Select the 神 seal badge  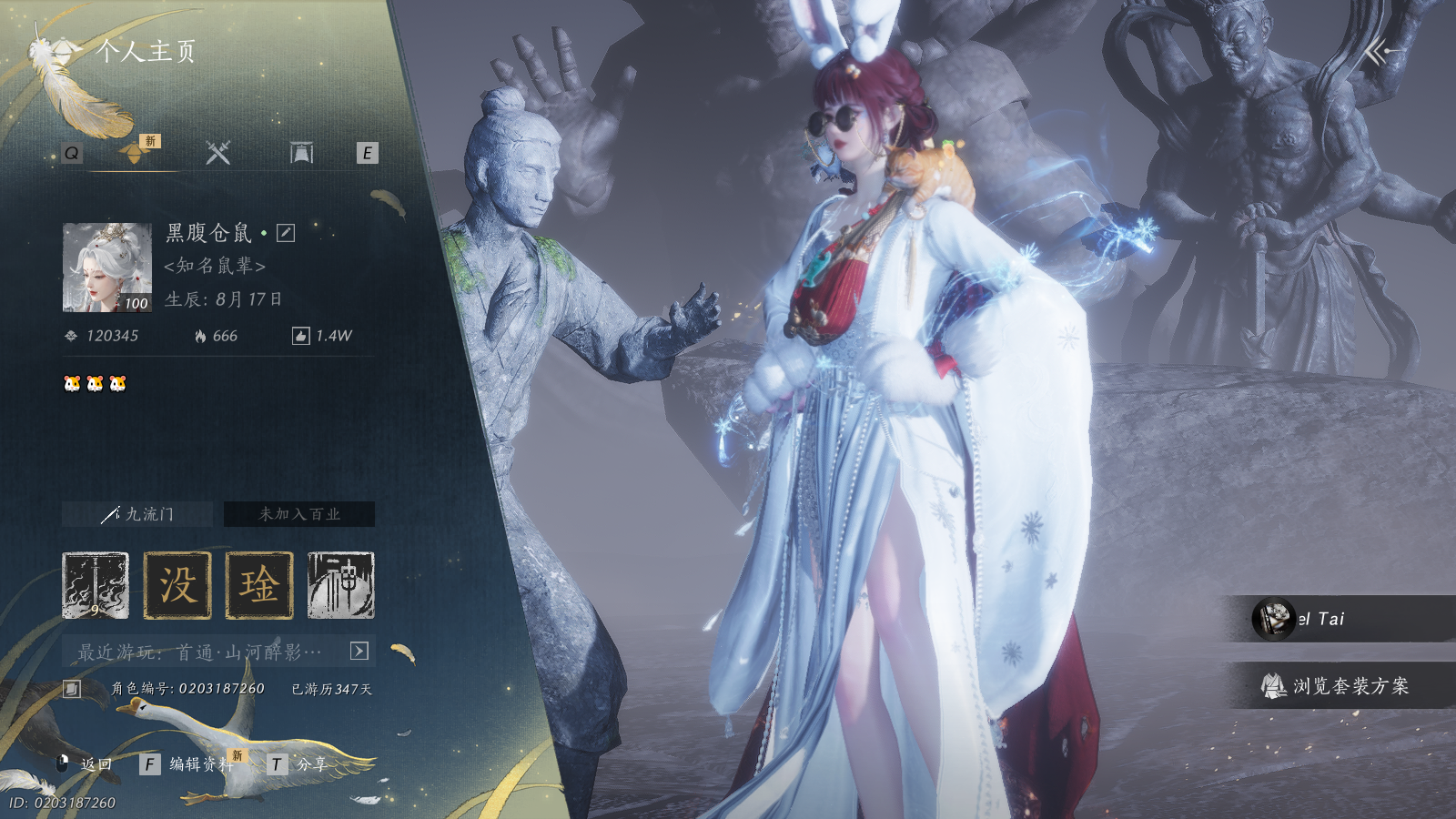click(x=341, y=585)
